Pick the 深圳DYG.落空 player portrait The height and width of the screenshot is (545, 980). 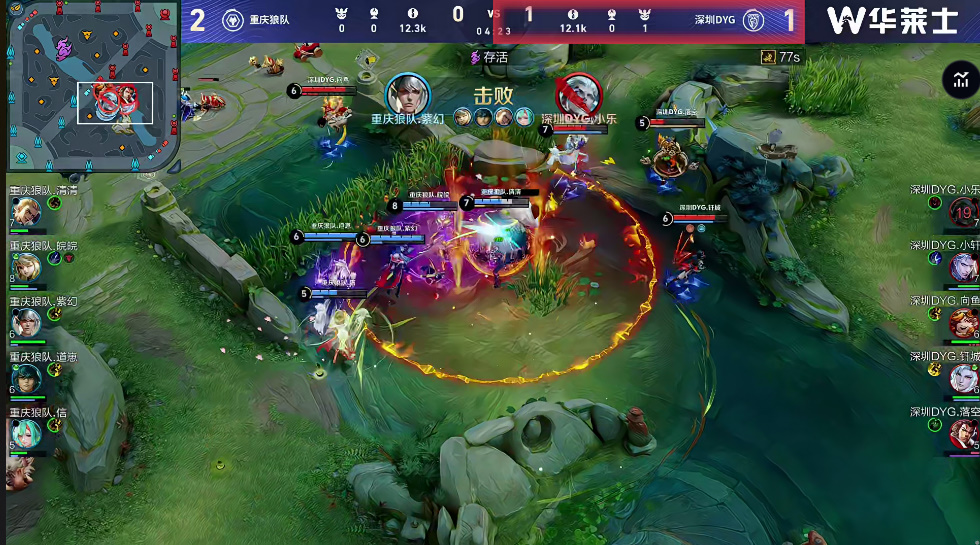(x=963, y=432)
